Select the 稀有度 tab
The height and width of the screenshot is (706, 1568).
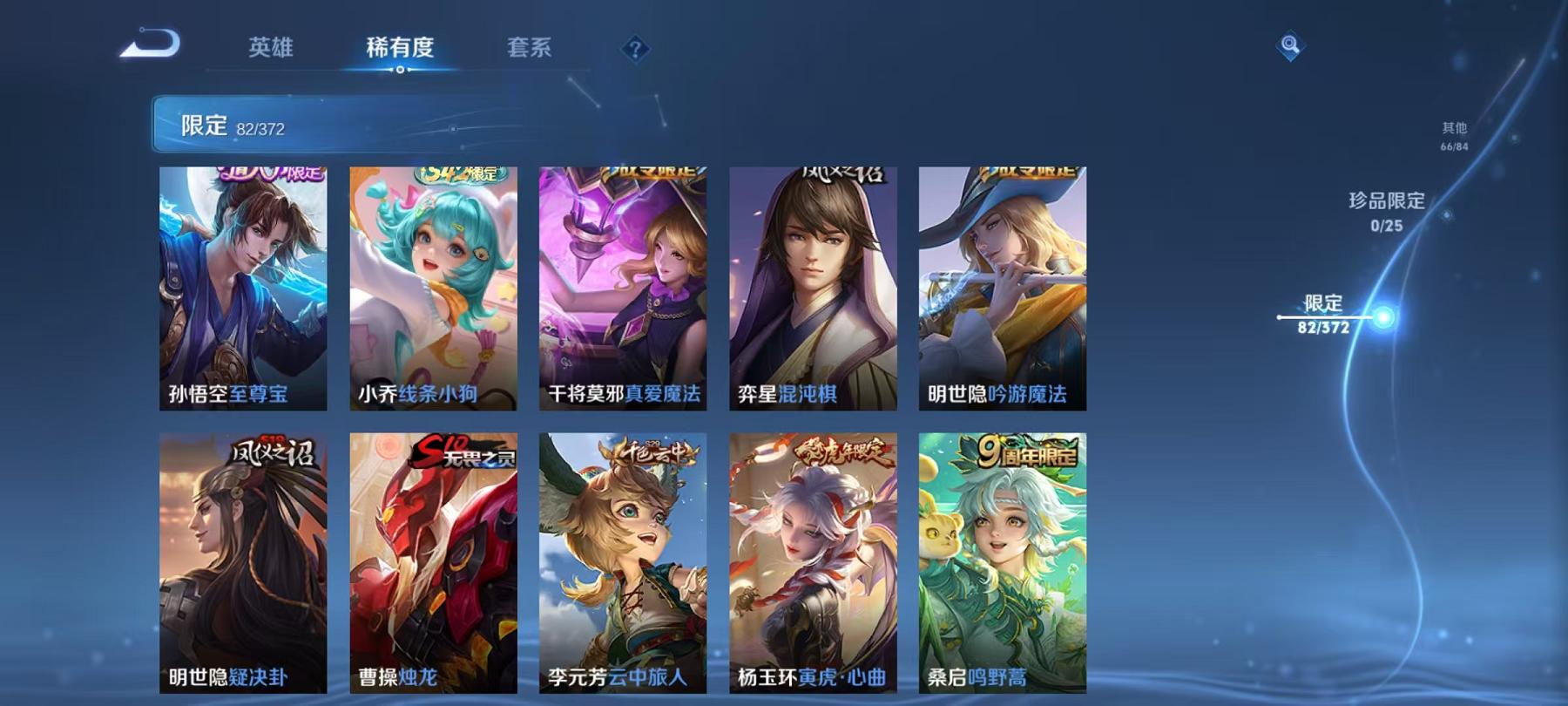(x=400, y=49)
